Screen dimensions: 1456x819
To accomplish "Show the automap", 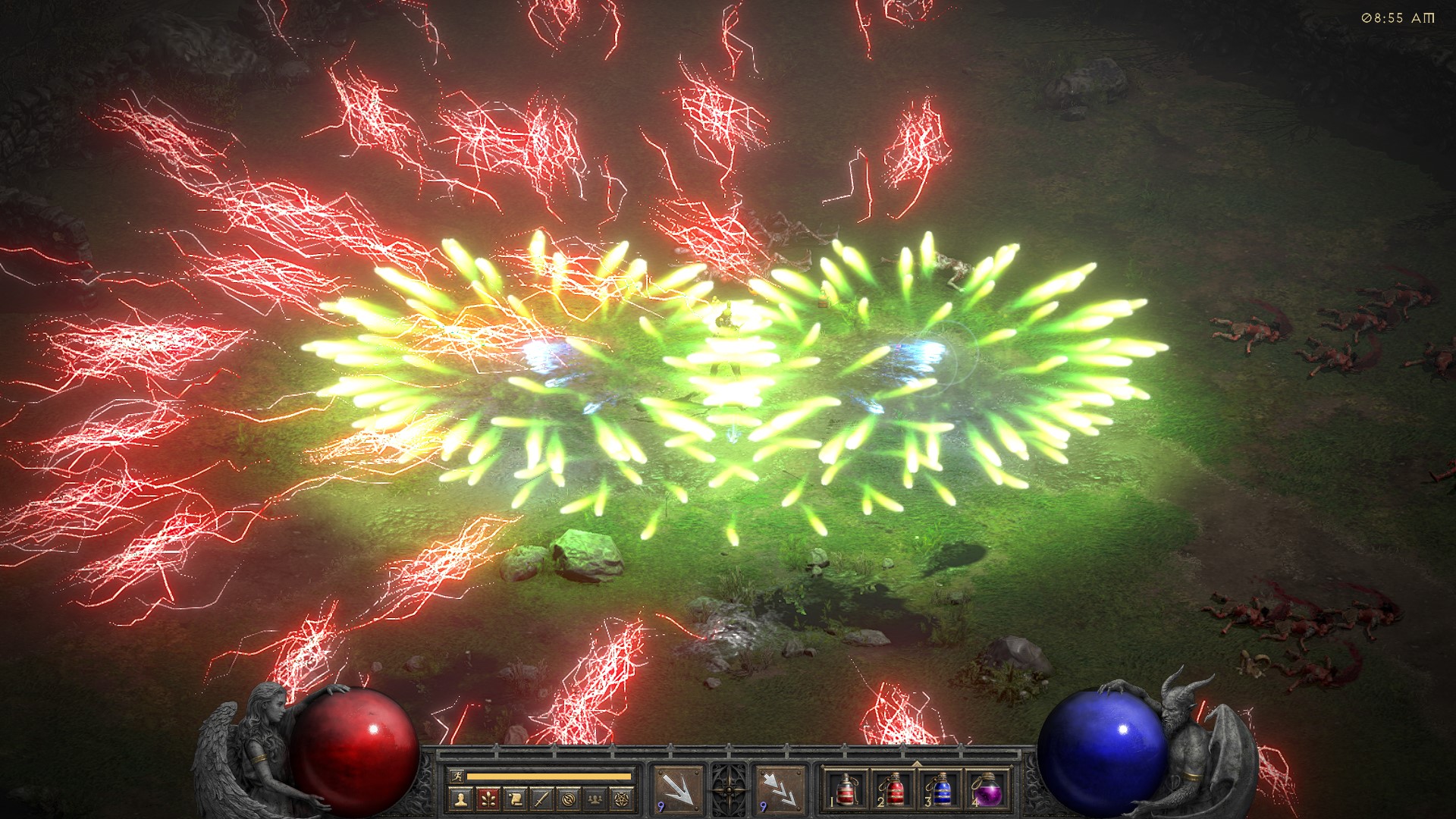I will tap(569, 799).
